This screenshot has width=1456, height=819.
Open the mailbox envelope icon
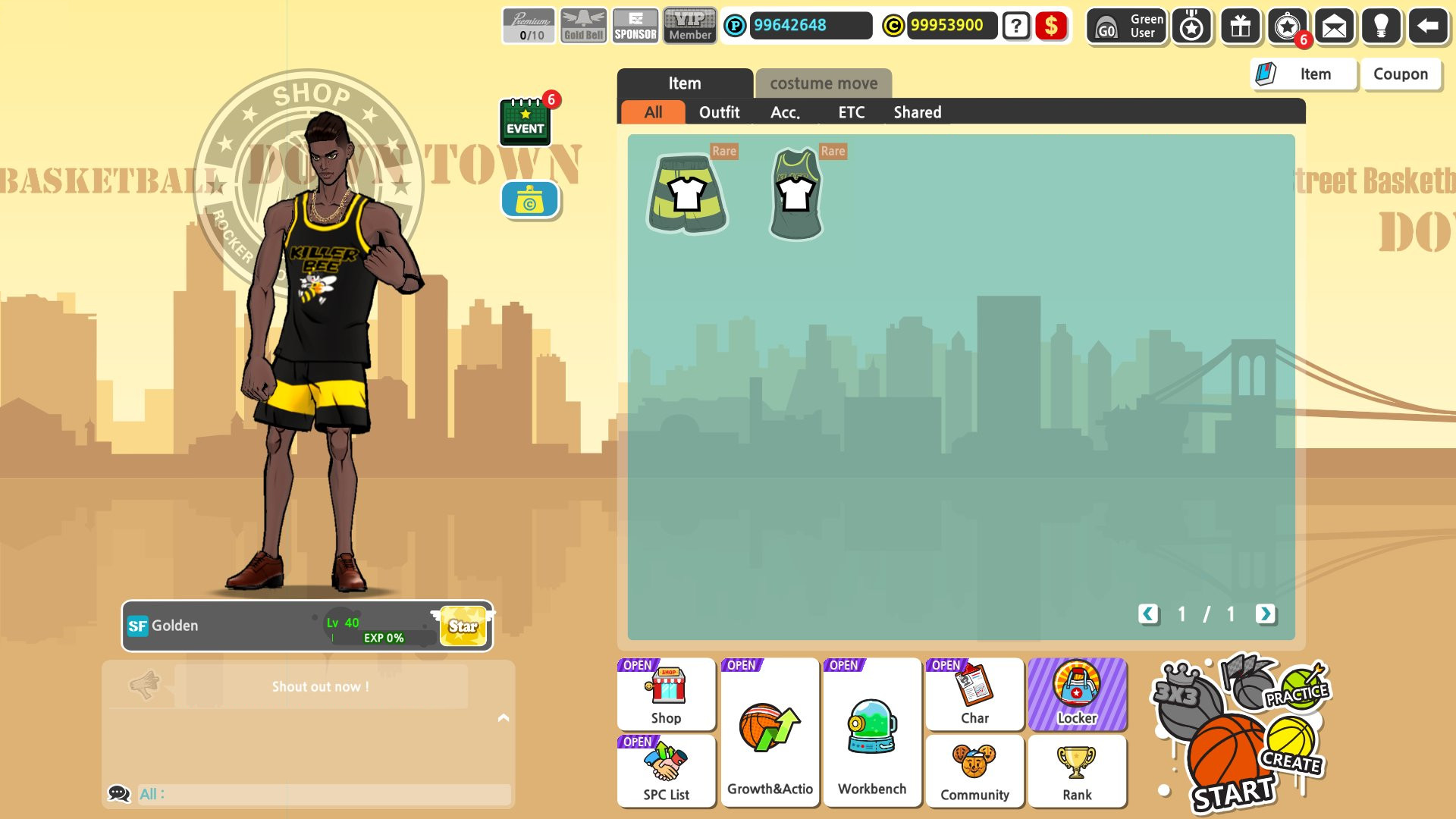(1334, 27)
